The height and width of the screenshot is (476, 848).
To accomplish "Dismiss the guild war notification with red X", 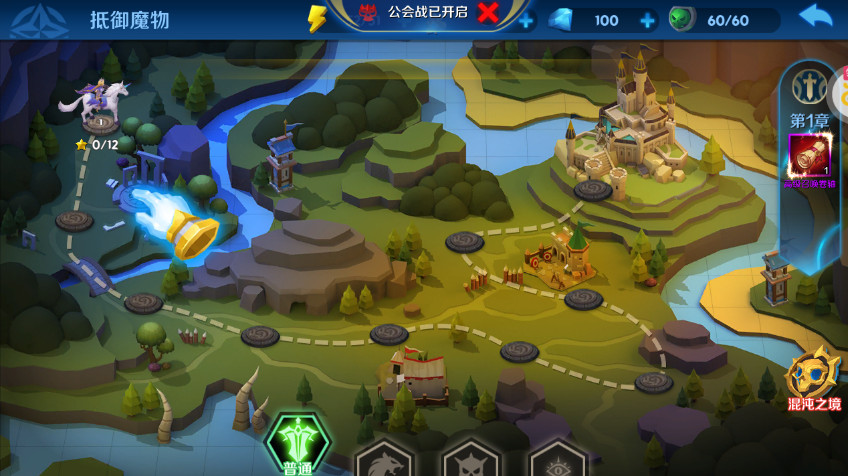I will pos(488,13).
